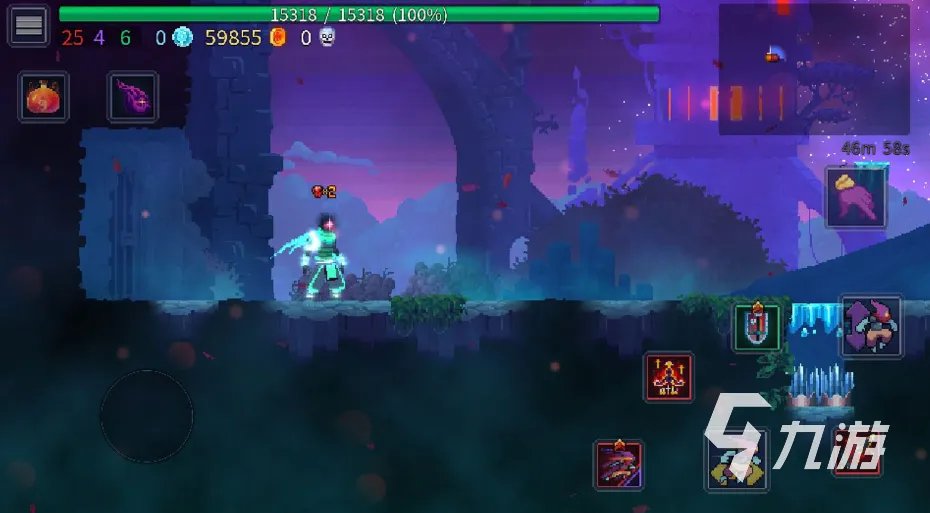Attack with the red whip weapon
930x513 pixels.
tap(619, 465)
